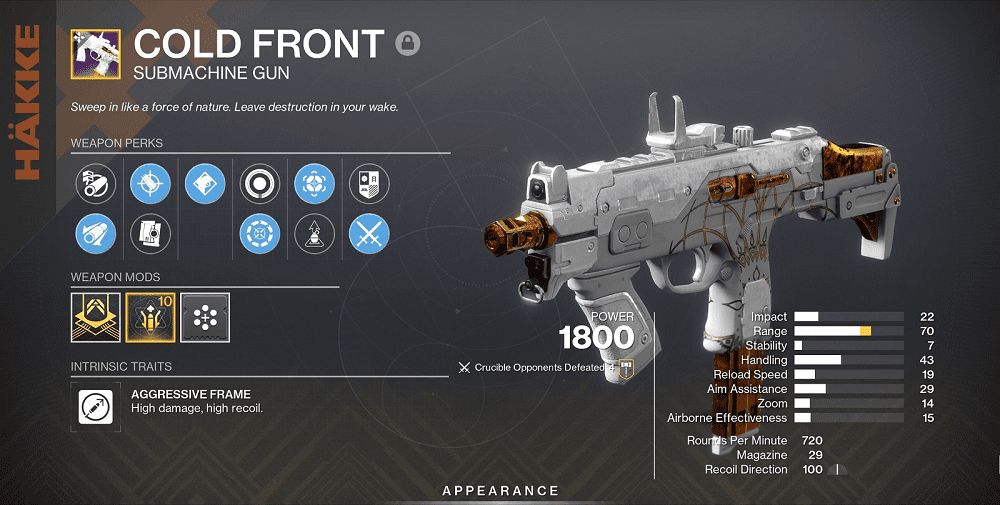Select the barrel perk with white outlined icon

click(96, 183)
